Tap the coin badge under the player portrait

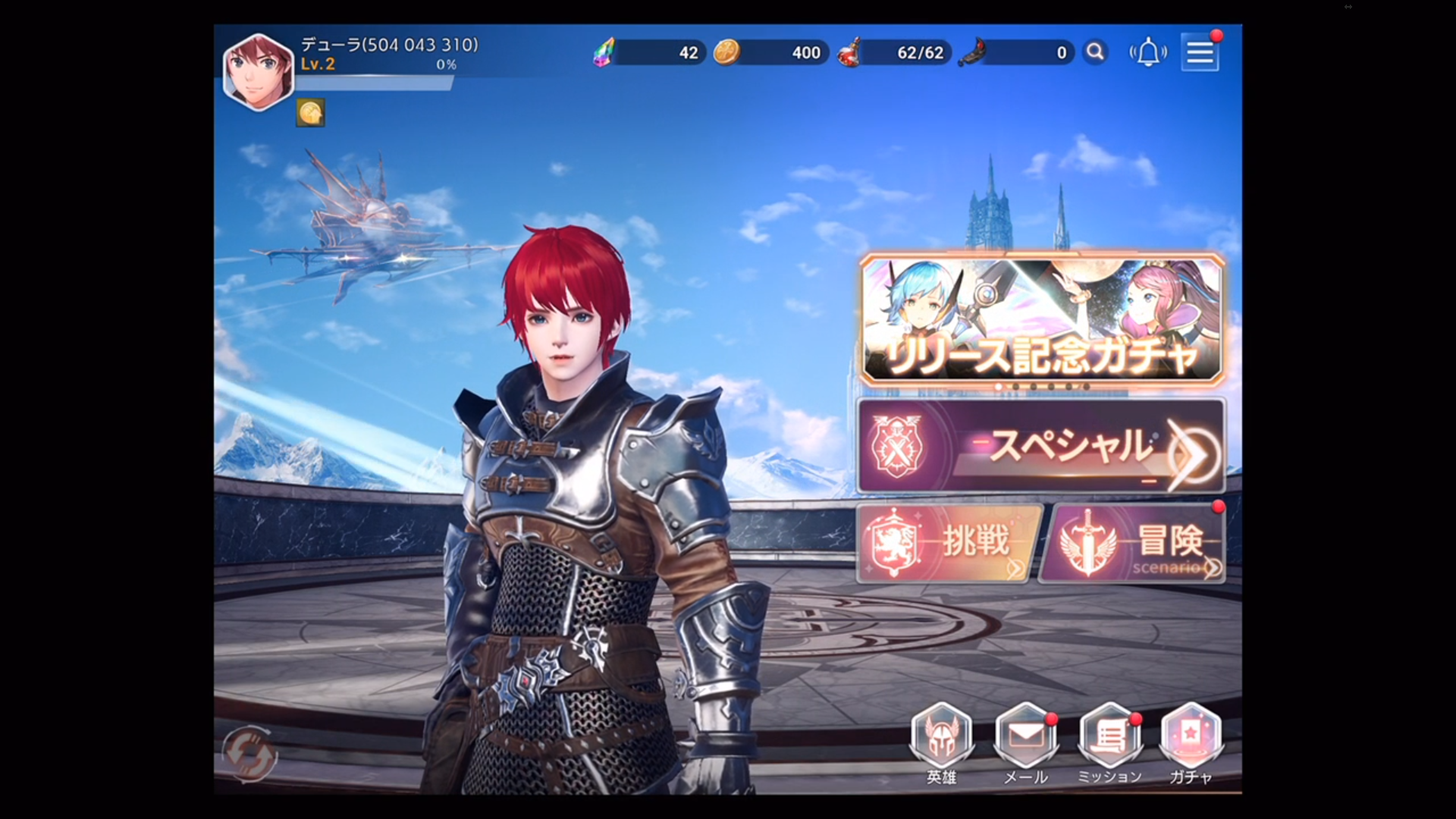pyautogui.click(x=312, y=114)
